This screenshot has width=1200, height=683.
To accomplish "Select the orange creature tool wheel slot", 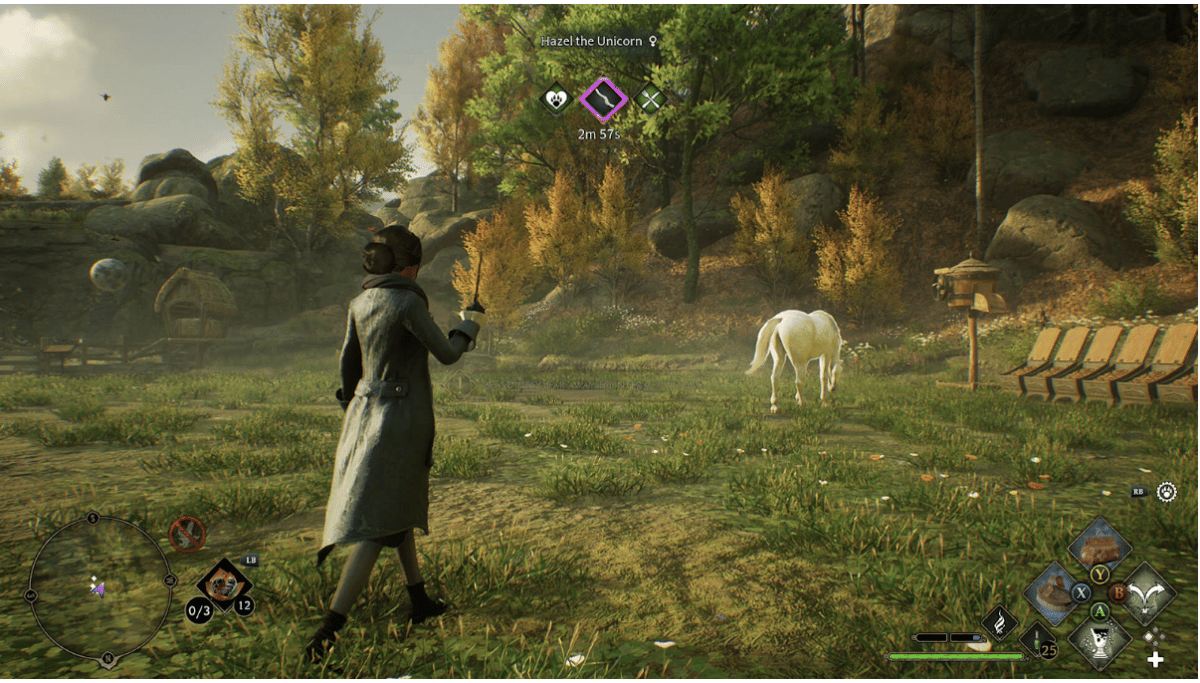I will (x=224, y=583).
